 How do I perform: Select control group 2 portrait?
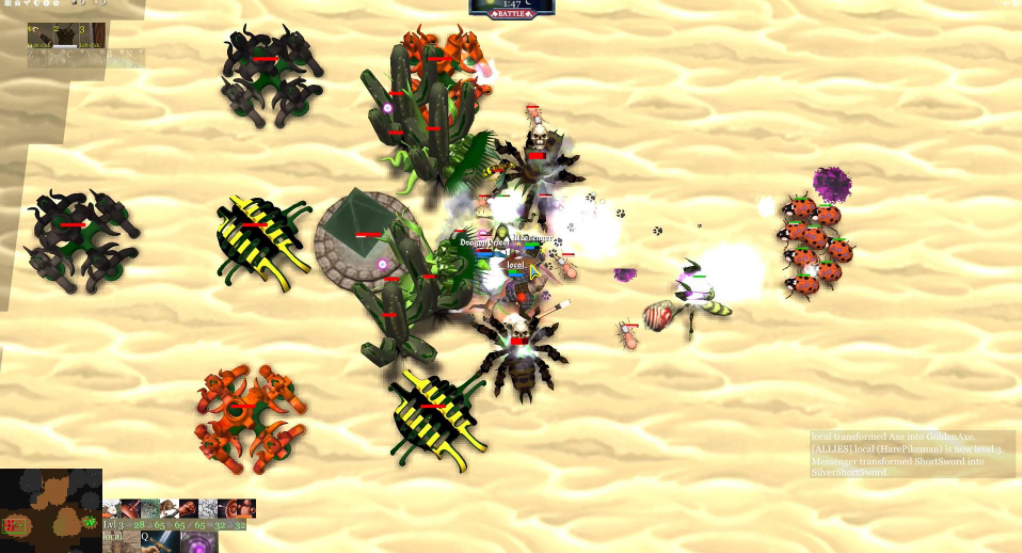tap(66, 34)
